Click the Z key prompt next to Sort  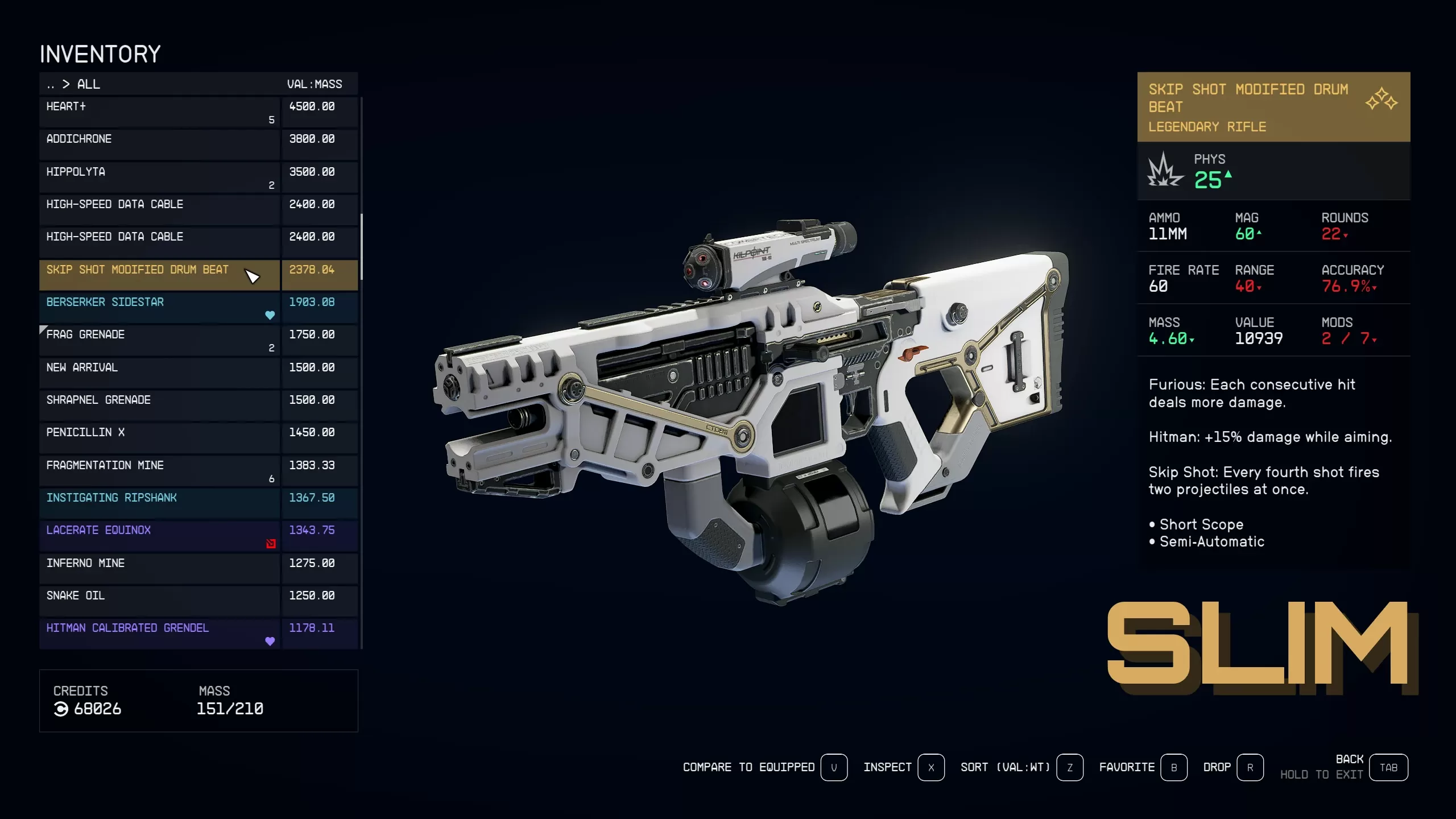[x=1069, y=767]
